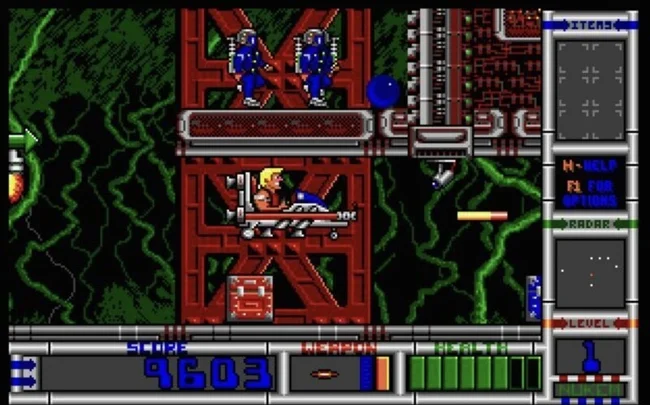Click the joystick level indicator icon
The height and width of the screenshot is (405, 650).
pos(590,357)
